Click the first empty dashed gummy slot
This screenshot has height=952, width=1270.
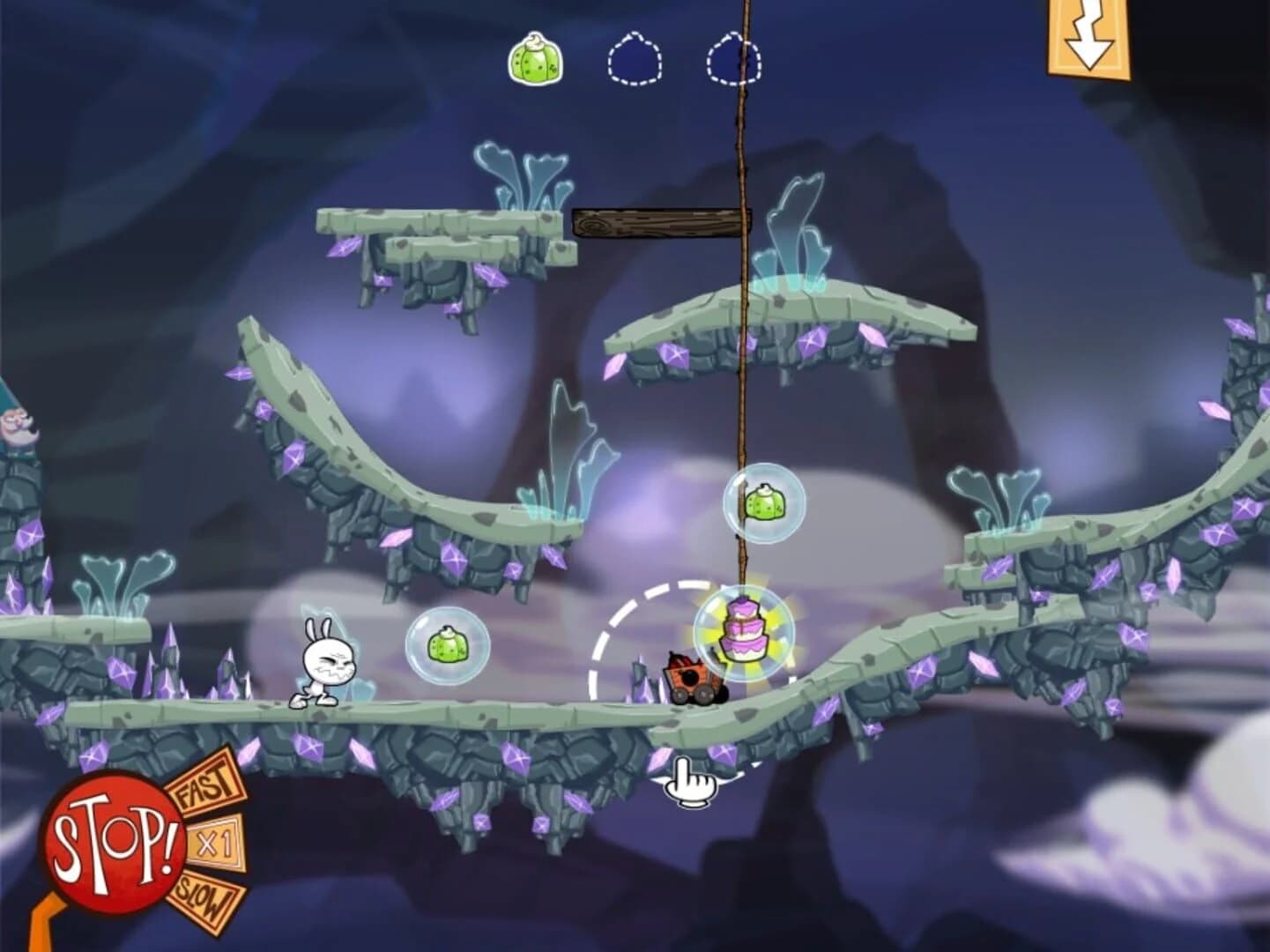coord(636,56)
